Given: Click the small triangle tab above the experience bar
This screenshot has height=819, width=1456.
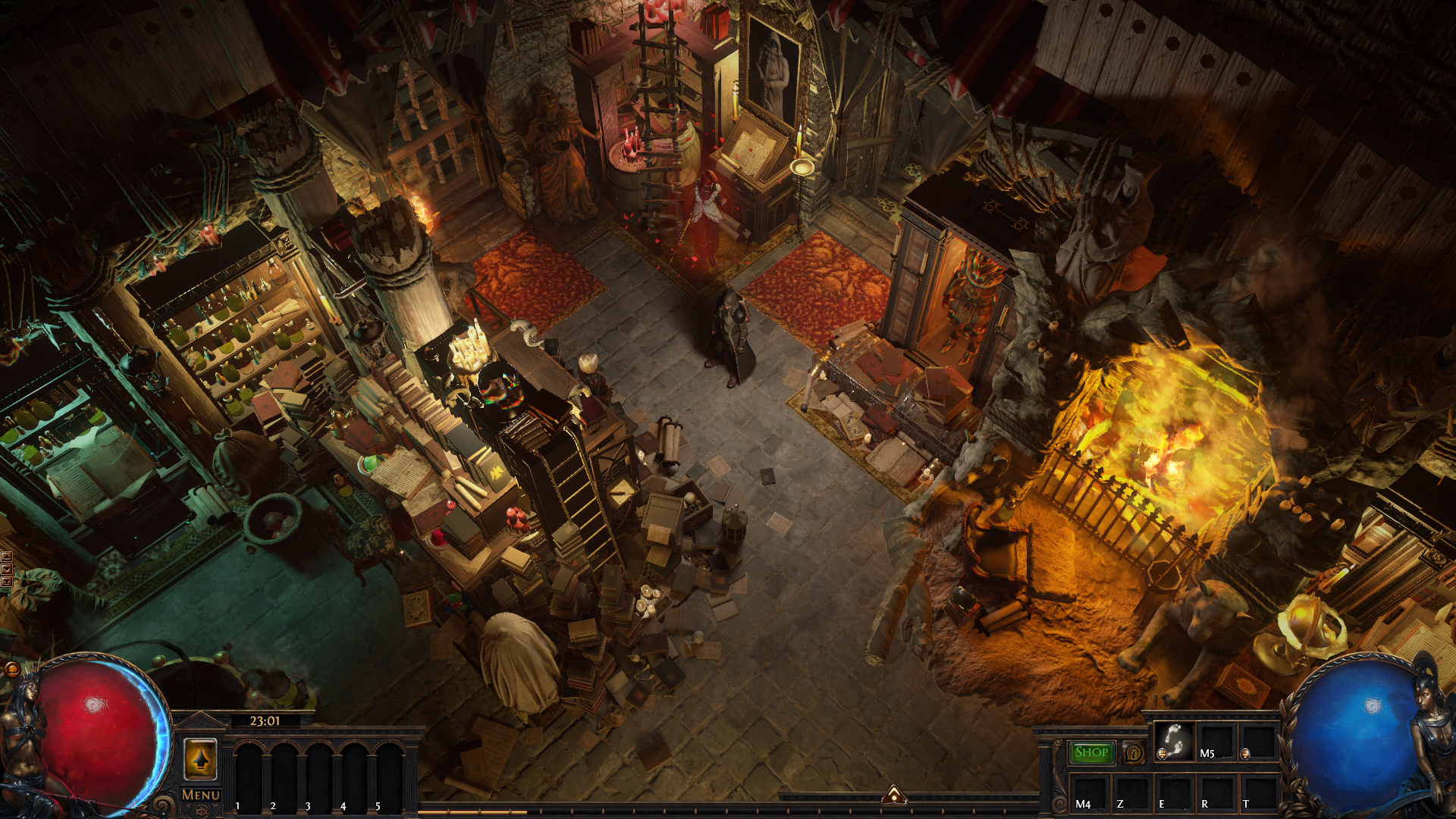Looking at the screenshot, I should (x=894, y=795).
